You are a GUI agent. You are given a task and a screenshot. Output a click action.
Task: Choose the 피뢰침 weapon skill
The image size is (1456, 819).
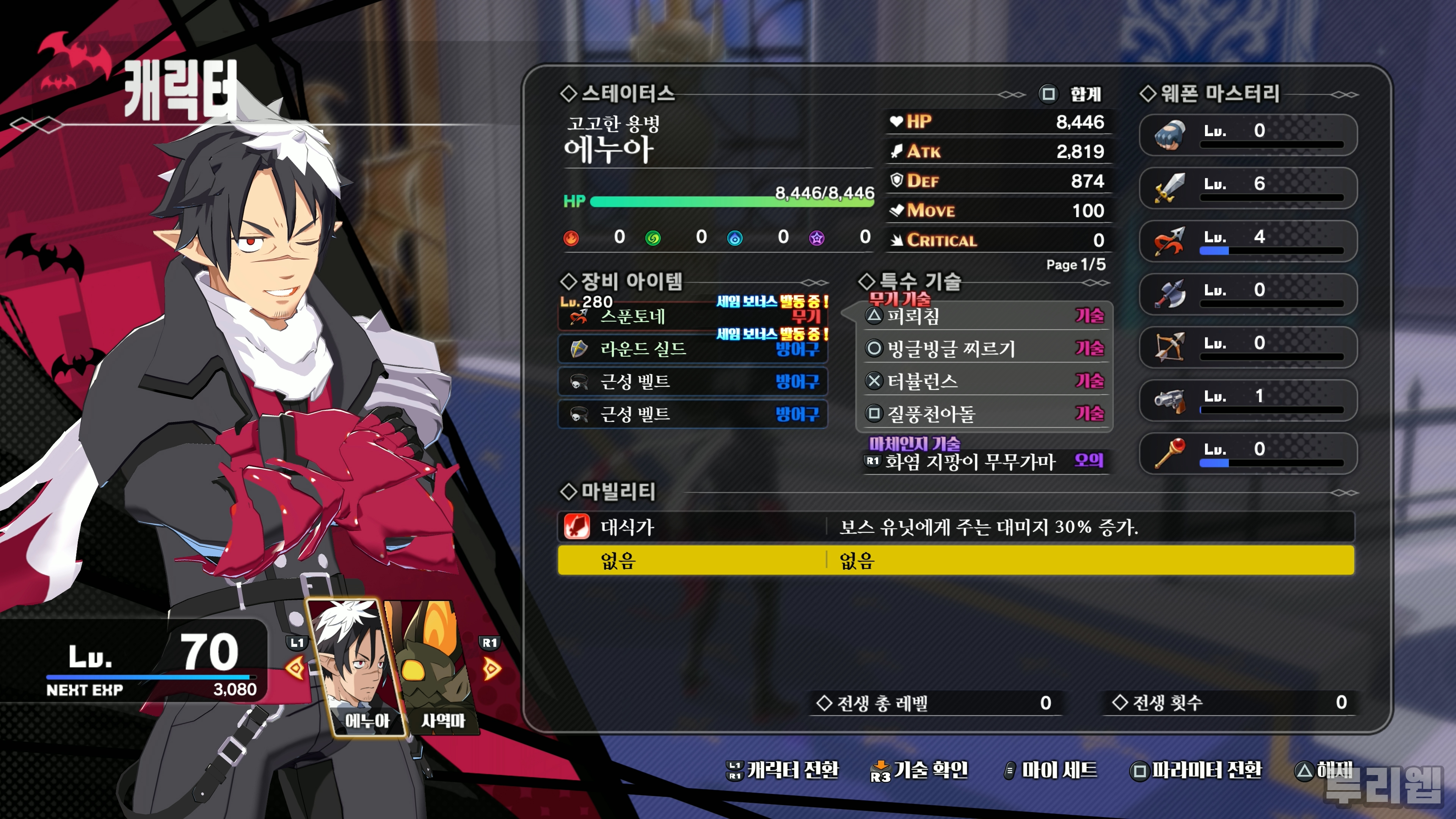pos(984,315)
